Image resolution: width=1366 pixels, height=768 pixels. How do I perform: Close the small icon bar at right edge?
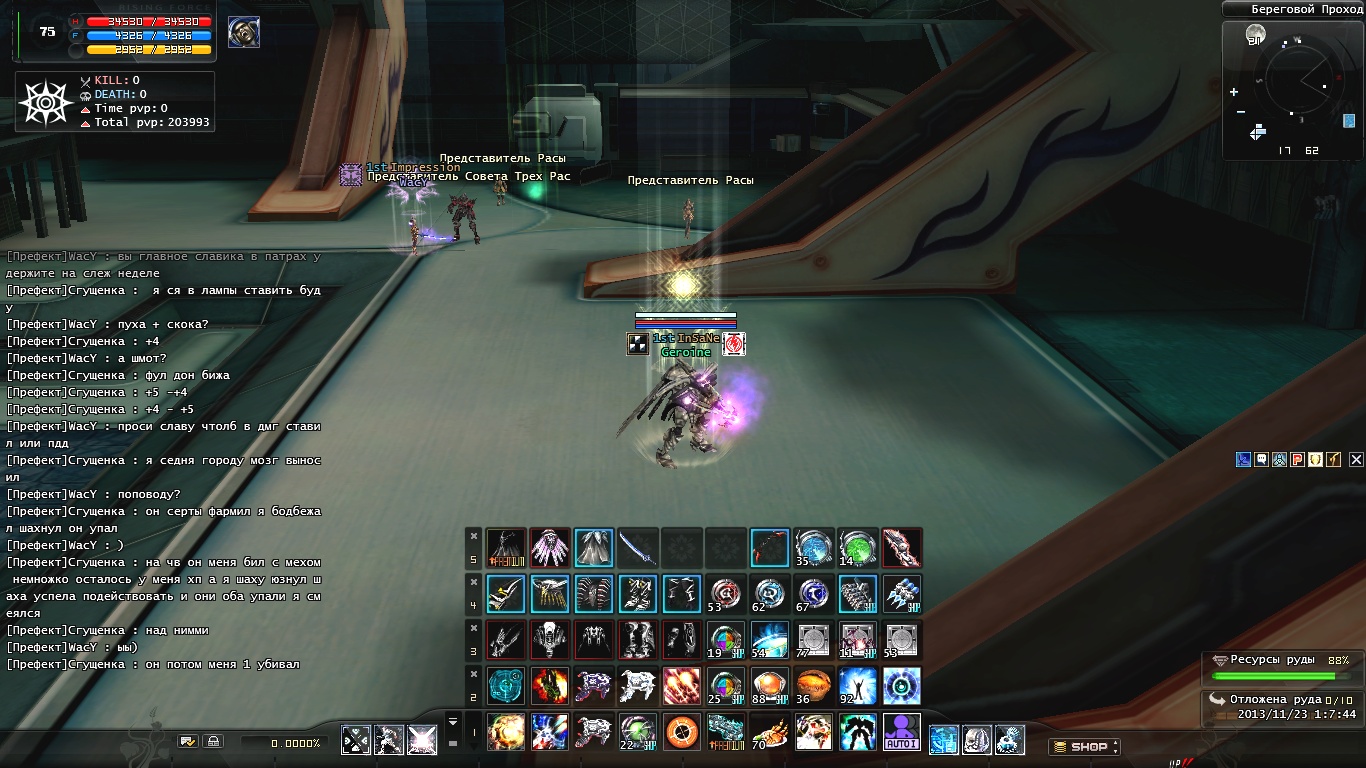[1356, 460]
